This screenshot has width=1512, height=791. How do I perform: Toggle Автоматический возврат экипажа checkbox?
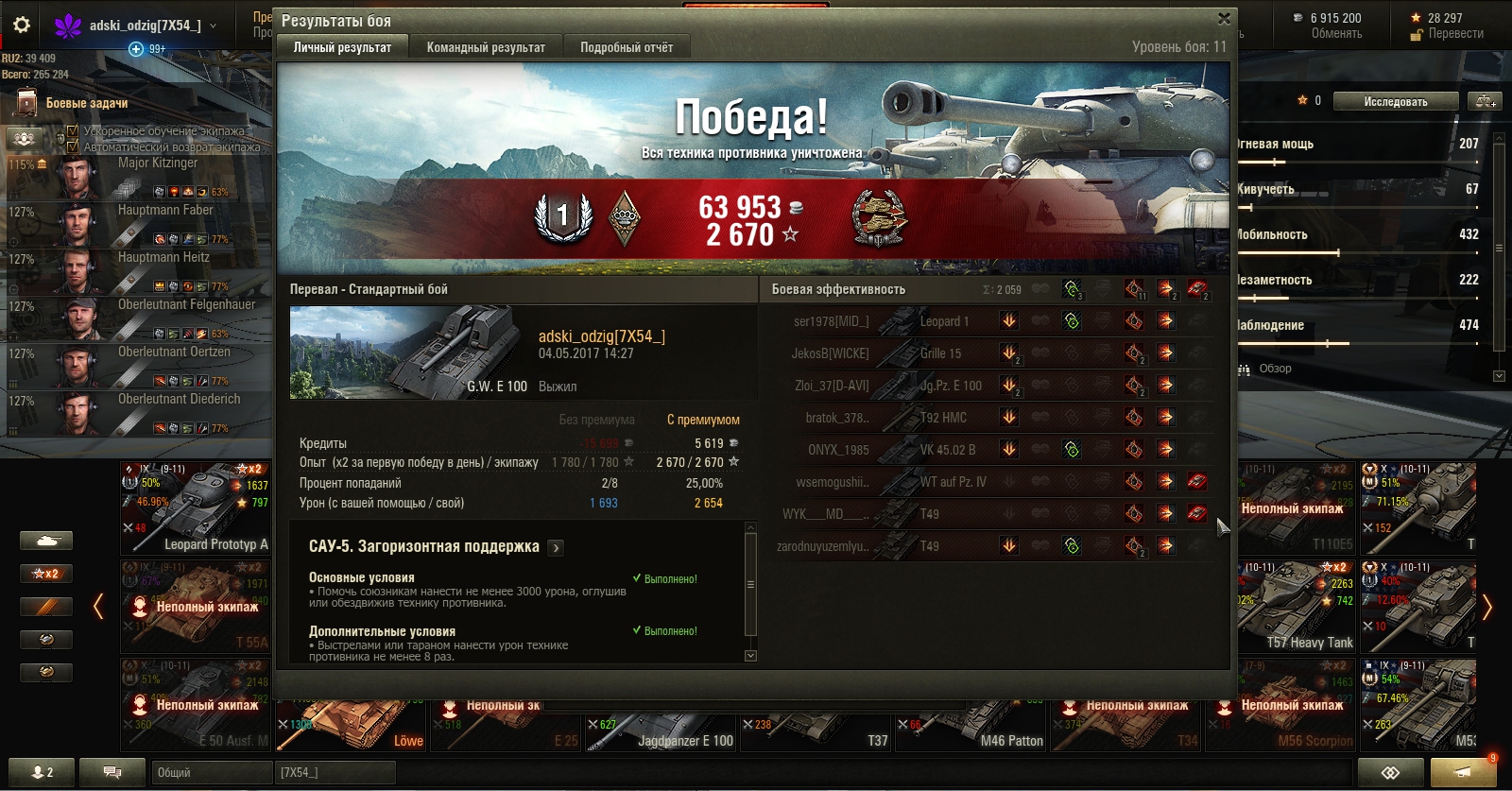pos(73,146)
